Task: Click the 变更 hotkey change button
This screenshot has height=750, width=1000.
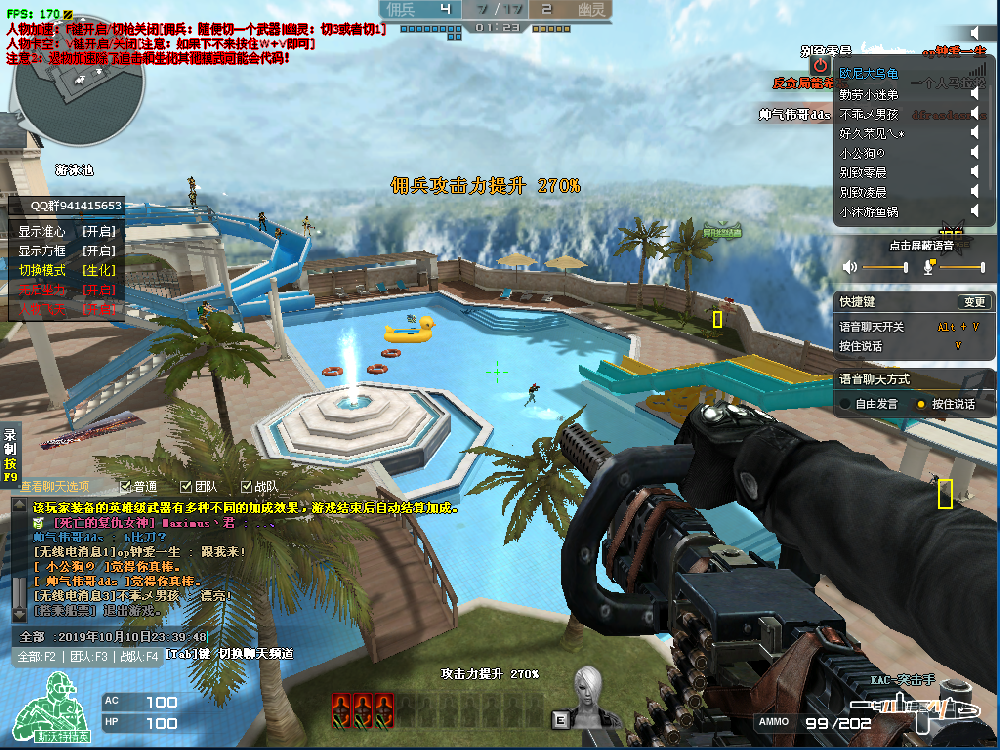Action: pos(973,302)
